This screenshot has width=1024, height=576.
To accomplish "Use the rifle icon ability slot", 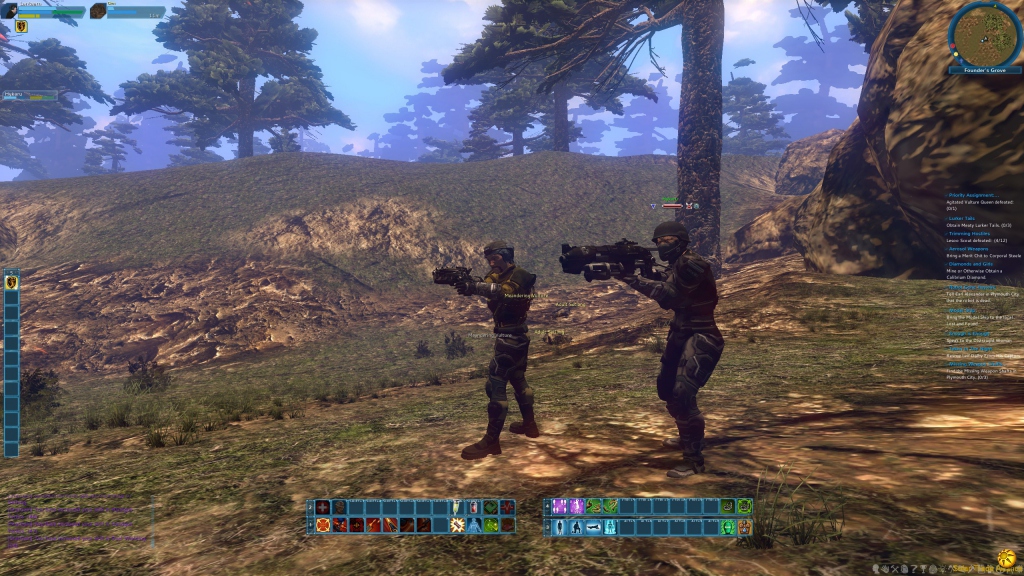I will tap(594, 527).
